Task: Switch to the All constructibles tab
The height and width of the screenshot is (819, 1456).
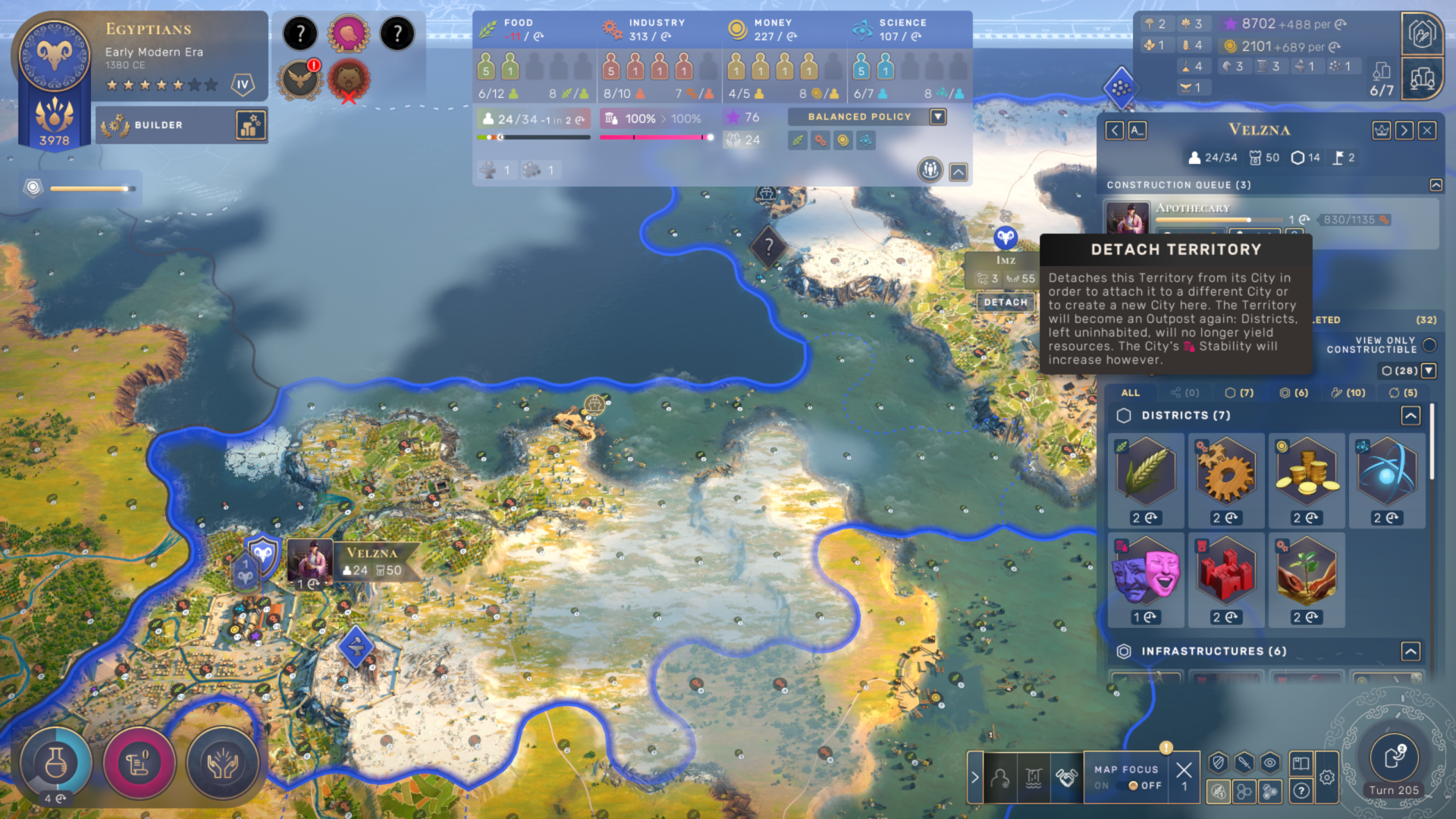Action: pos(1130,393)
